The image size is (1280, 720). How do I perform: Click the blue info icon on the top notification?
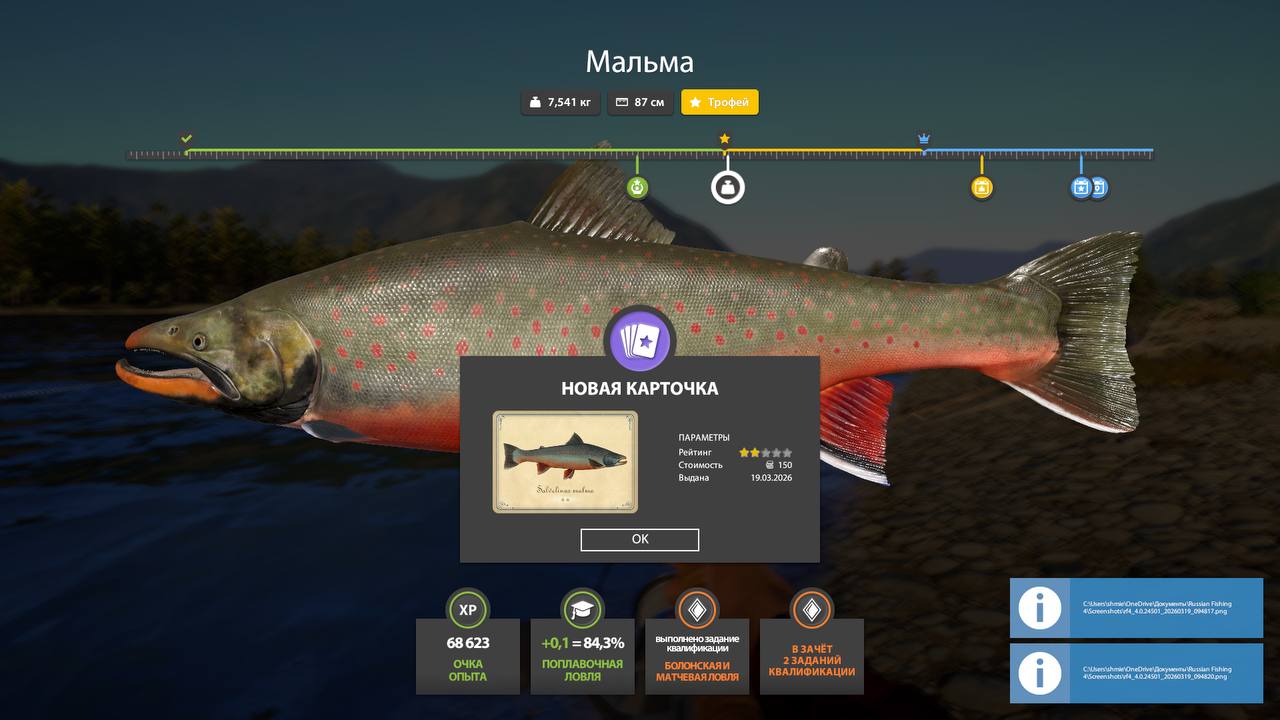pyautogui.click(x=1038, y=609)
